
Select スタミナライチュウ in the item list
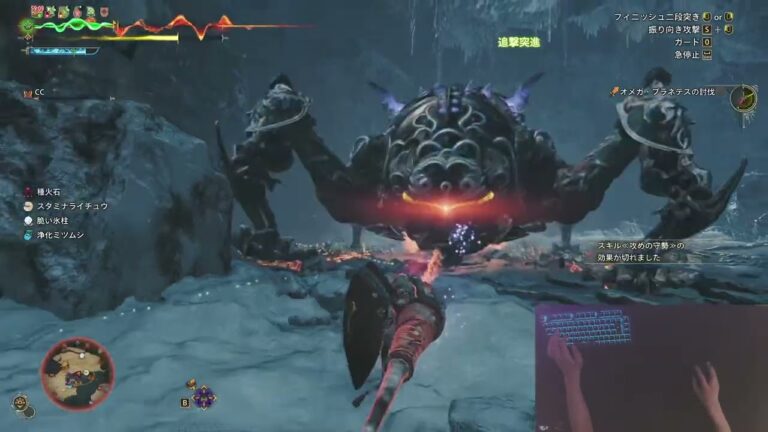(65, 205)
